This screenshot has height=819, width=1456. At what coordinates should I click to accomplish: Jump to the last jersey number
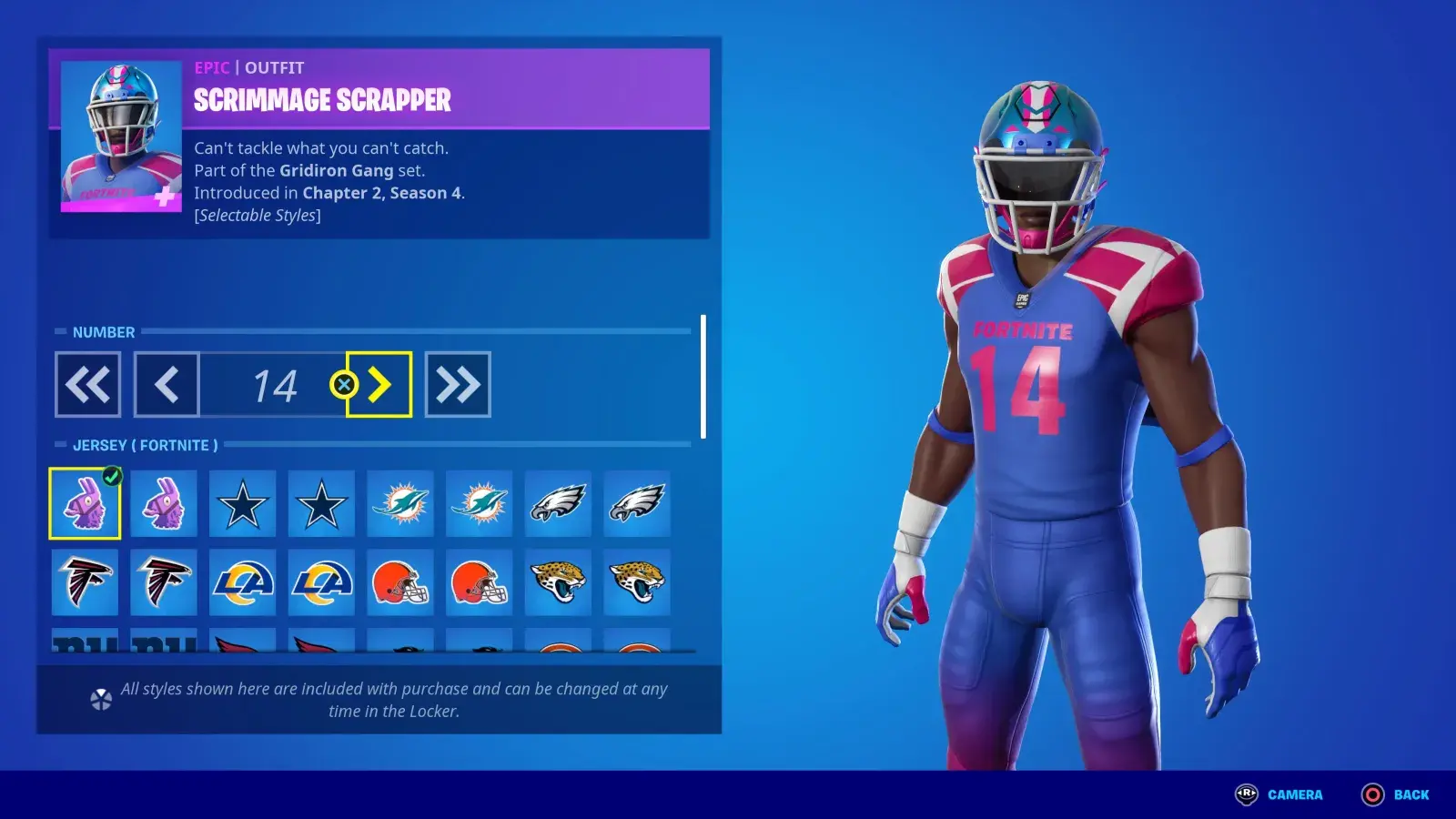pyautogui.click(x=458, y=383)
